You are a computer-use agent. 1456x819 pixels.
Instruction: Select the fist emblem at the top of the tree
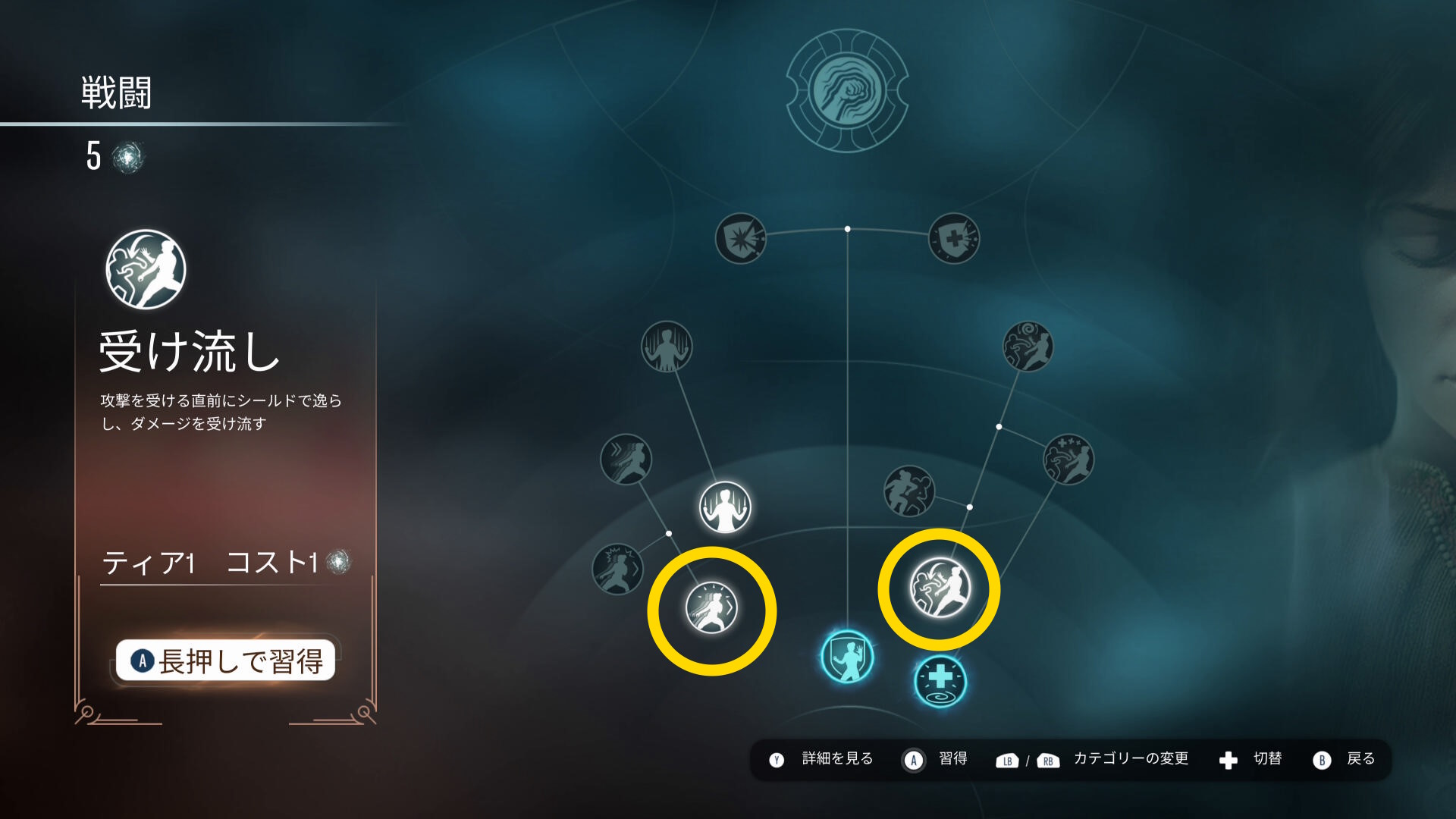coord(847,91)
